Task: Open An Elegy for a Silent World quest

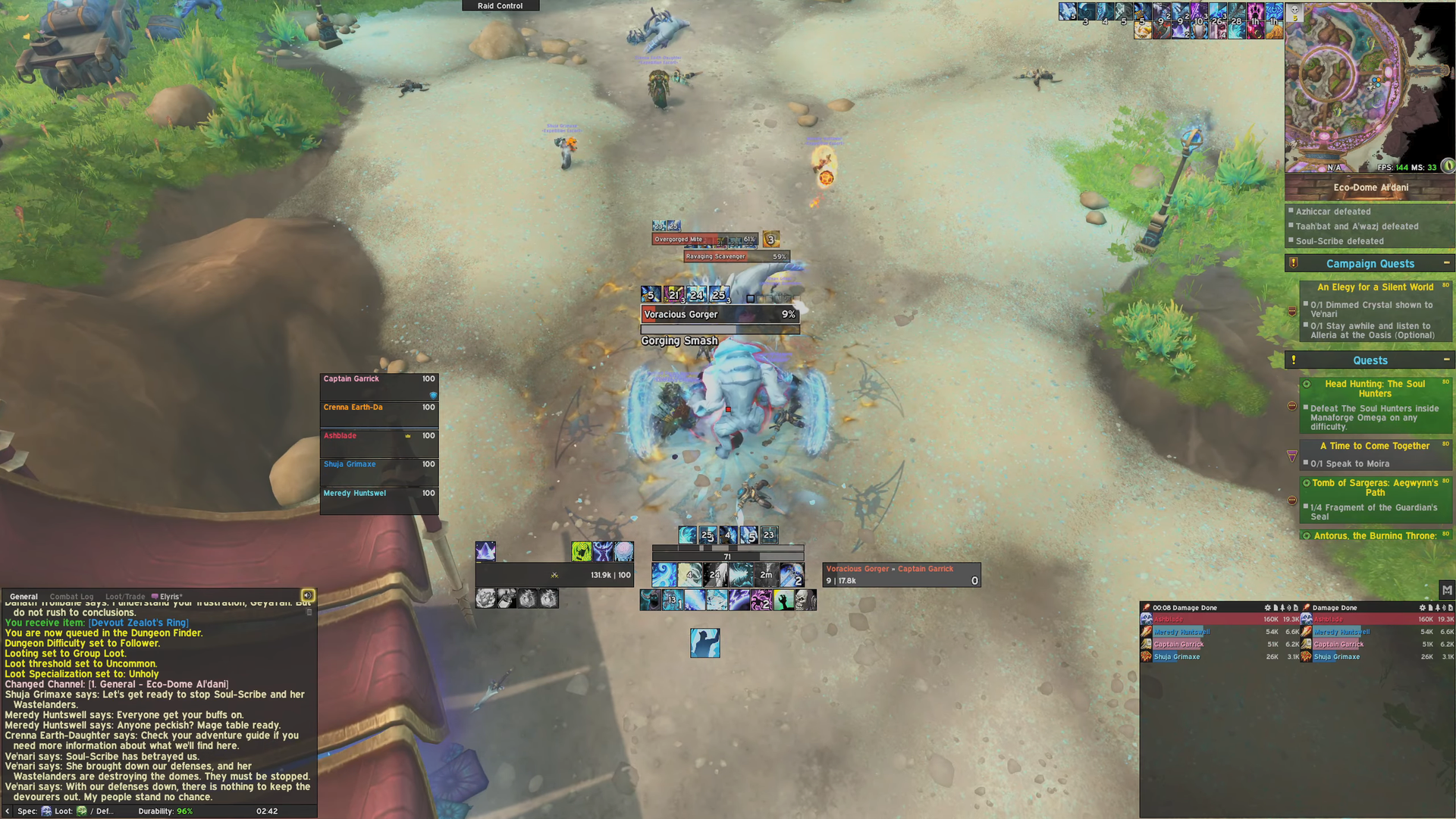Action: (x=1375, y=287)
